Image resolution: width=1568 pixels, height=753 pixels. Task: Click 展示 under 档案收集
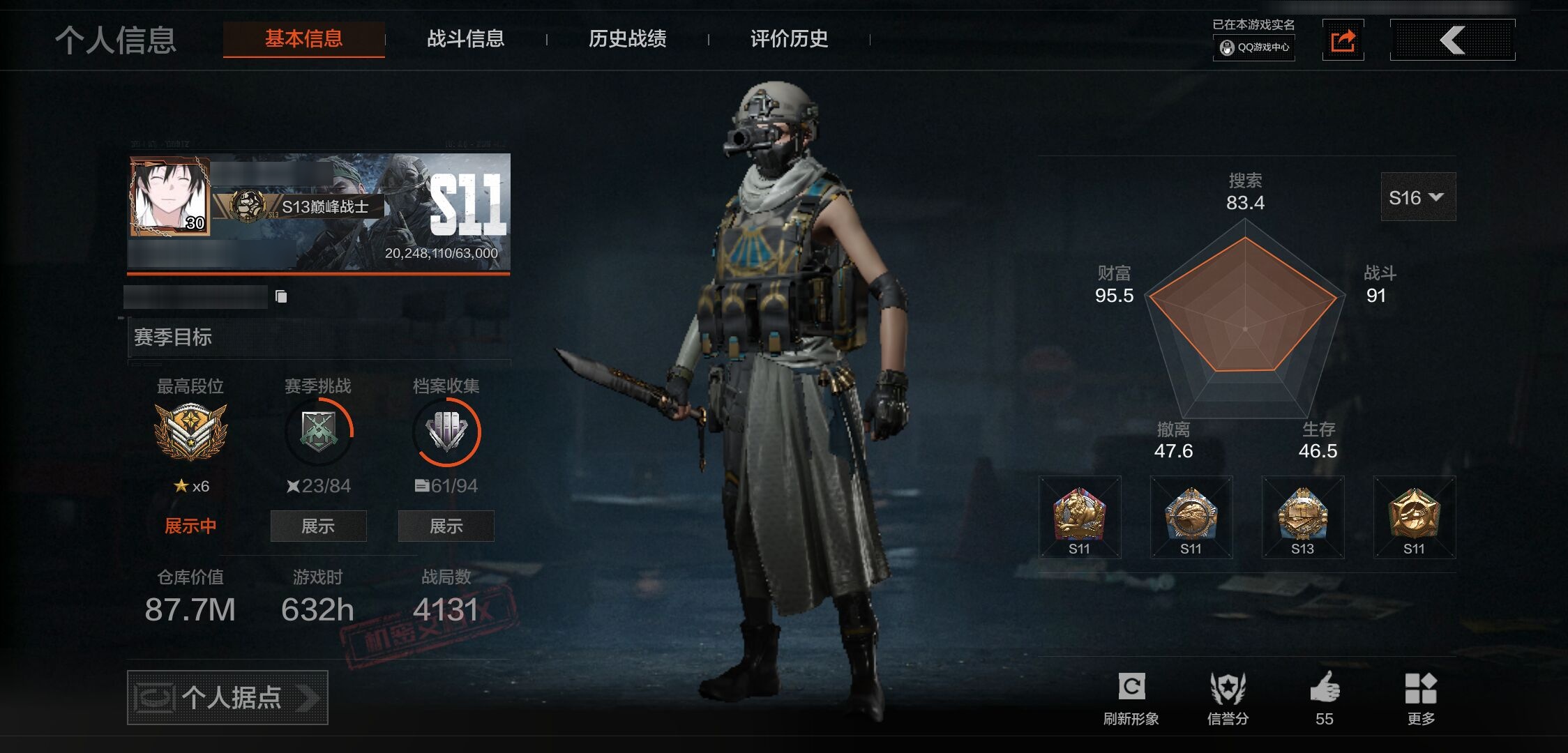(446, 526)
